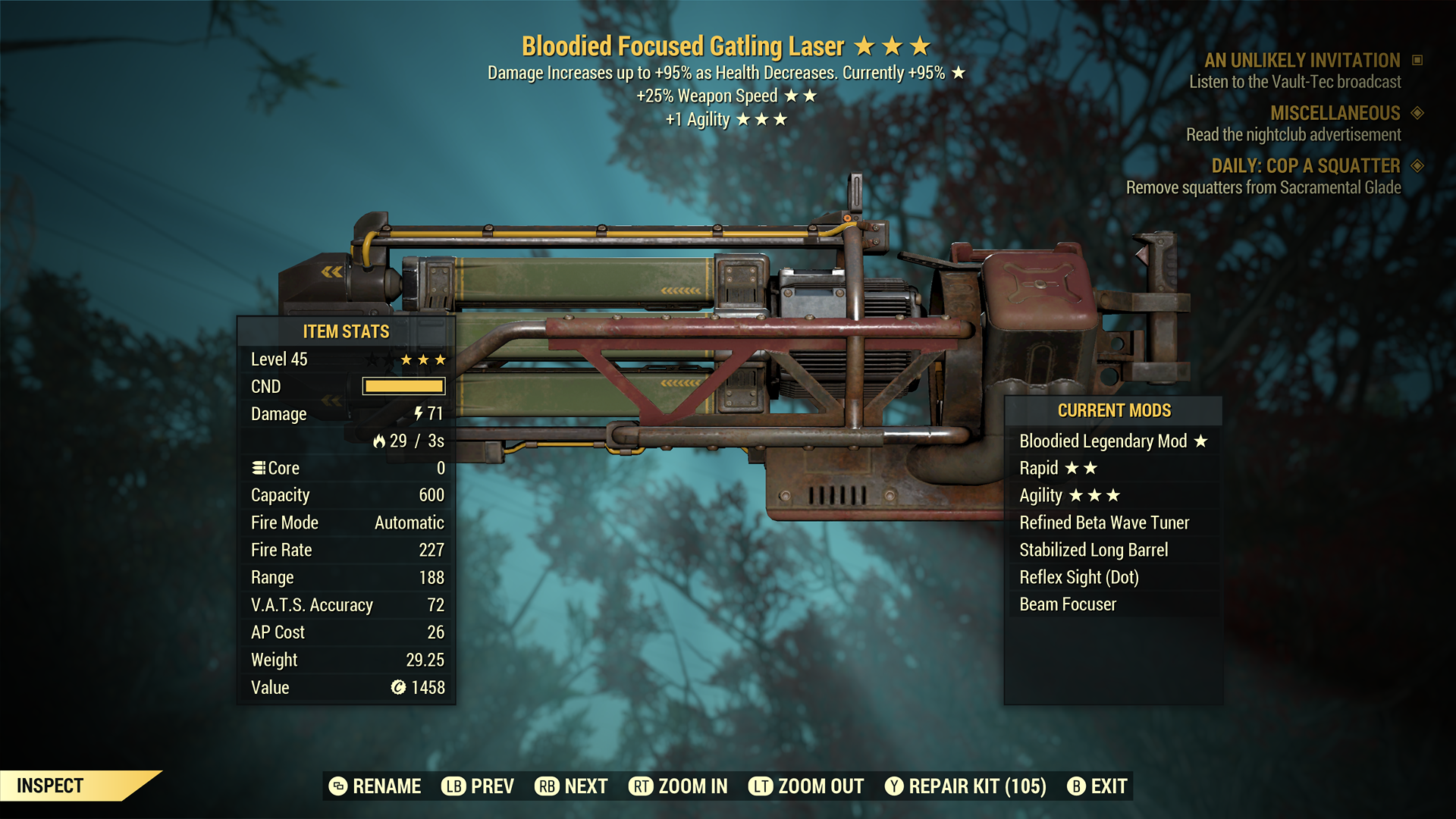Select the RENAME option
Image resolution: width=1456 pixels, height=819 pixels.
coord(375,786)
